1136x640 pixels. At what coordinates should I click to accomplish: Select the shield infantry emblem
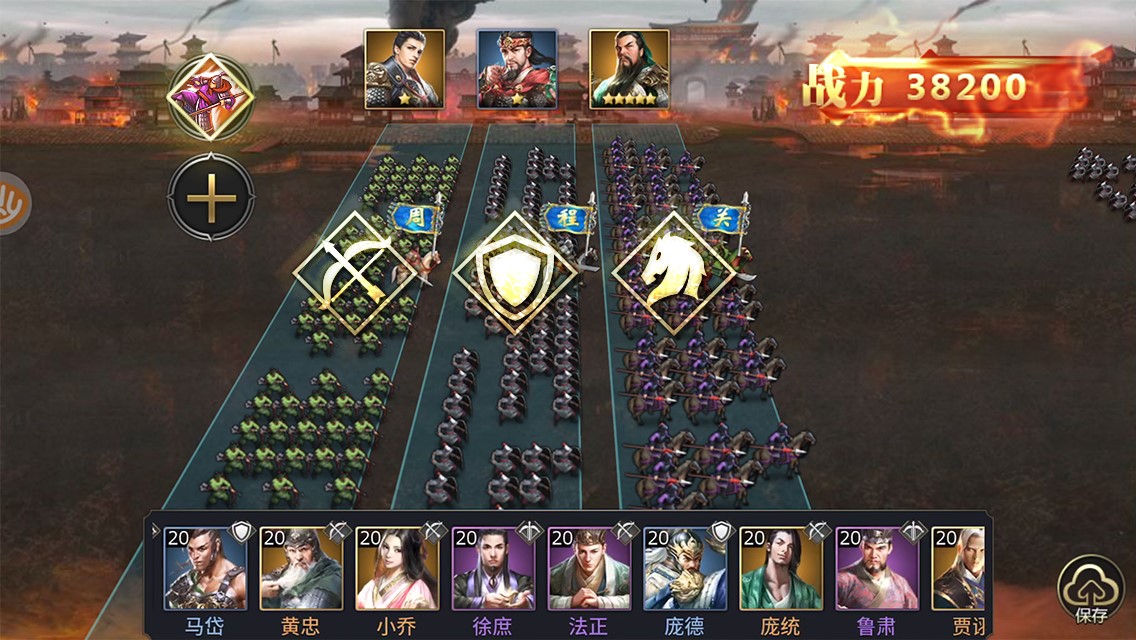515,272
